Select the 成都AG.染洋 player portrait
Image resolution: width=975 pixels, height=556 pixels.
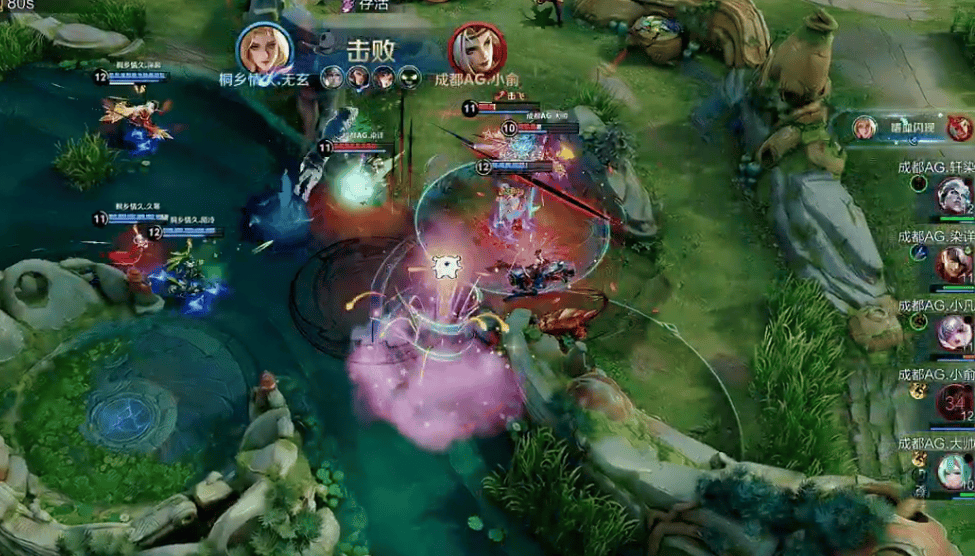pos(953,263)
